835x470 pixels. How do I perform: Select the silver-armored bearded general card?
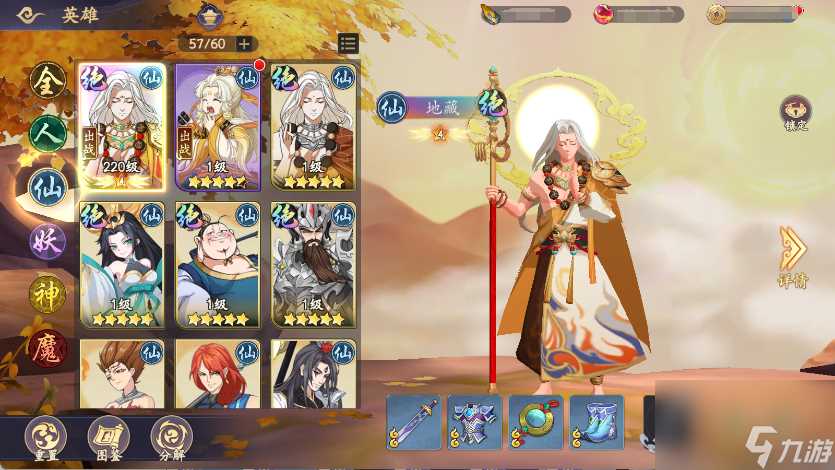314,264
